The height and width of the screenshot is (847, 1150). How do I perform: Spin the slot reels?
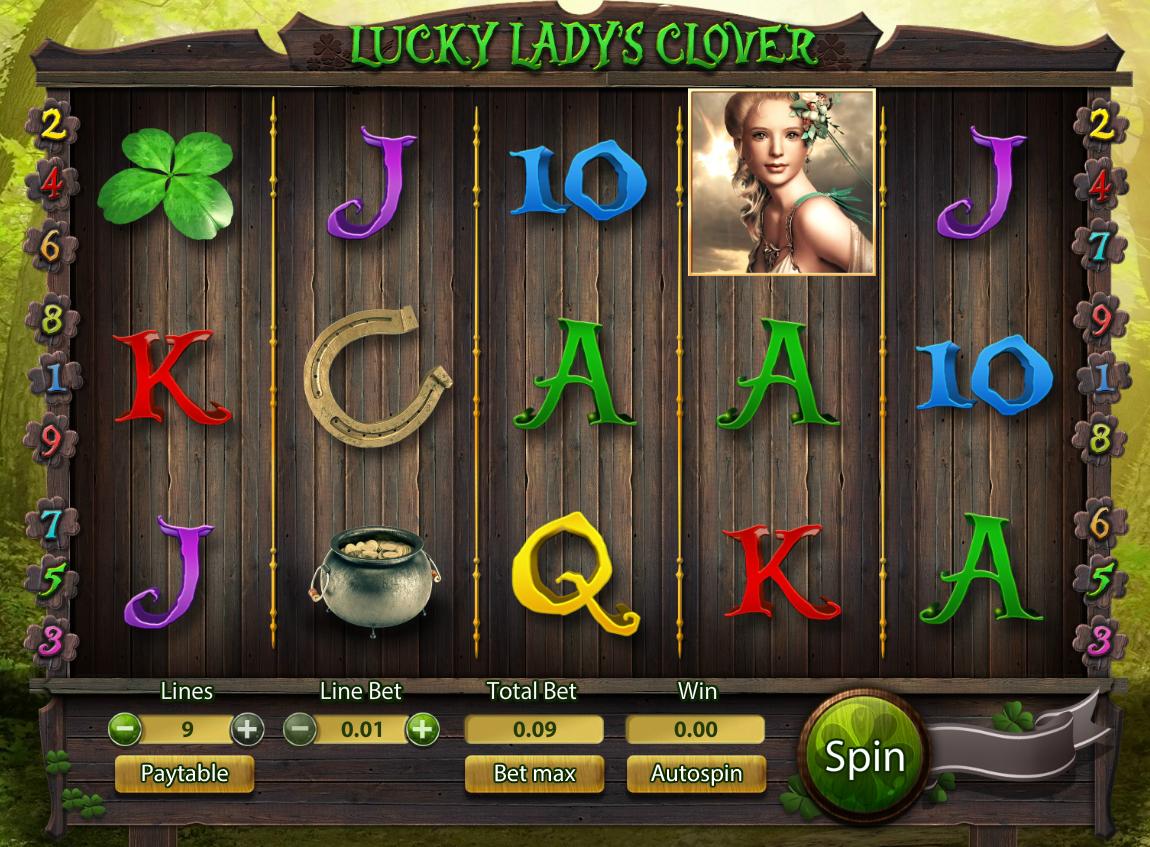(864, 757)
